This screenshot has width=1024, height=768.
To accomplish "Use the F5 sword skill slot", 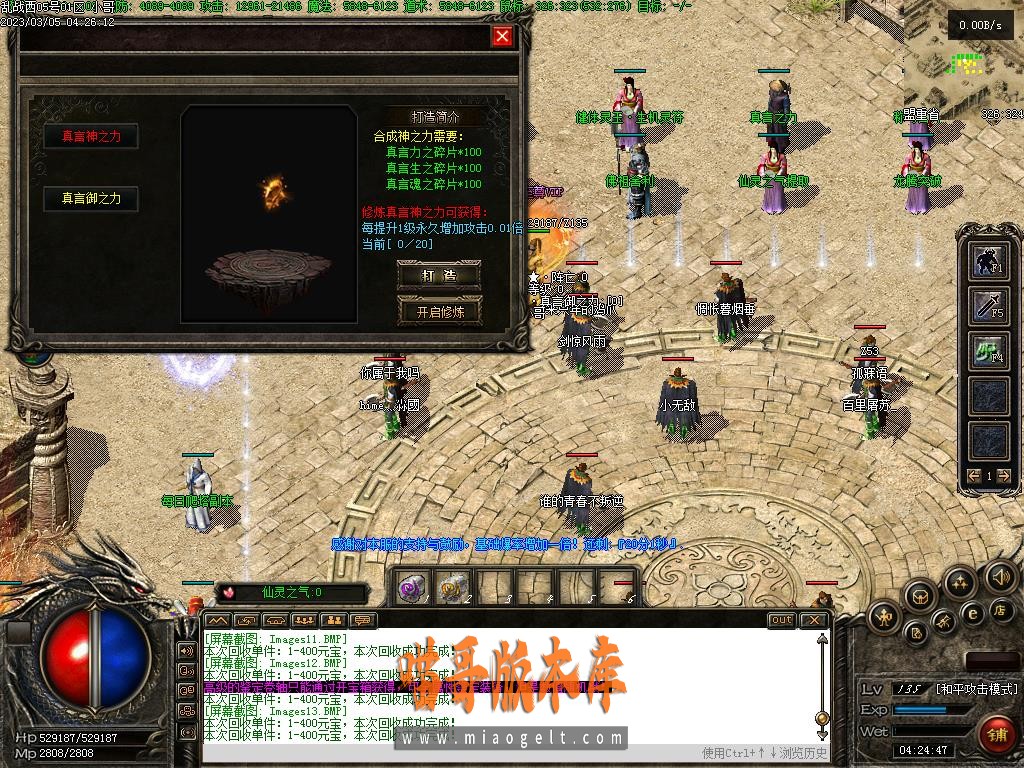I will pyautogui.click(x=990, y=305).
